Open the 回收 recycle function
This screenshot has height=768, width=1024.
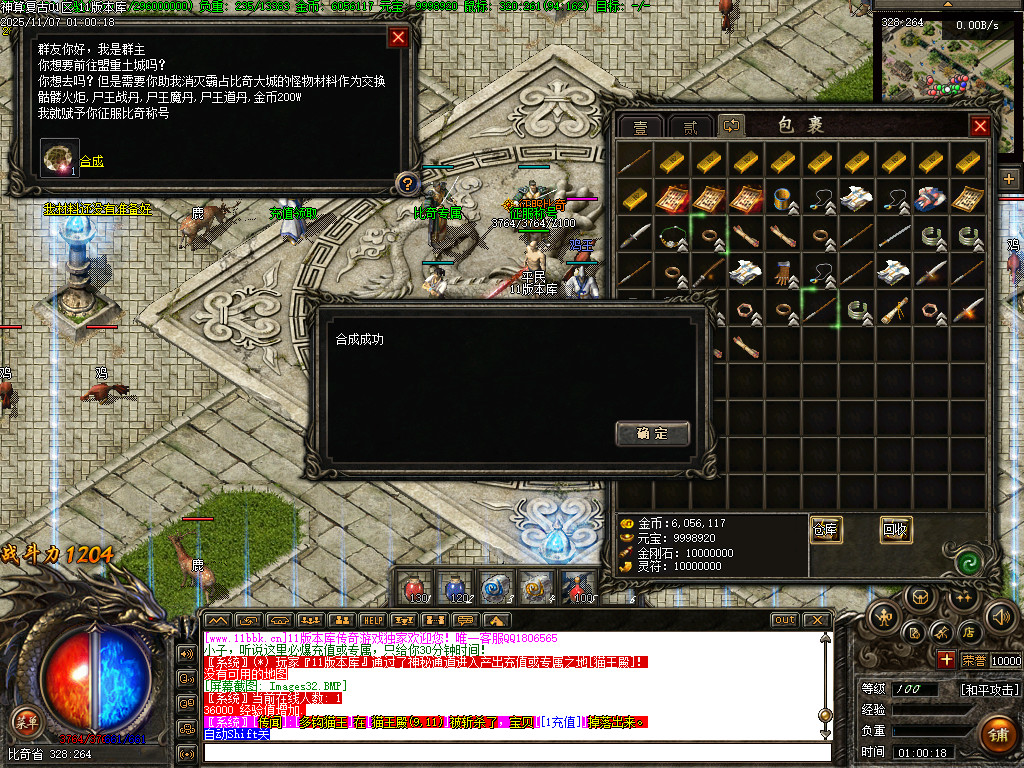pos(896,529)
